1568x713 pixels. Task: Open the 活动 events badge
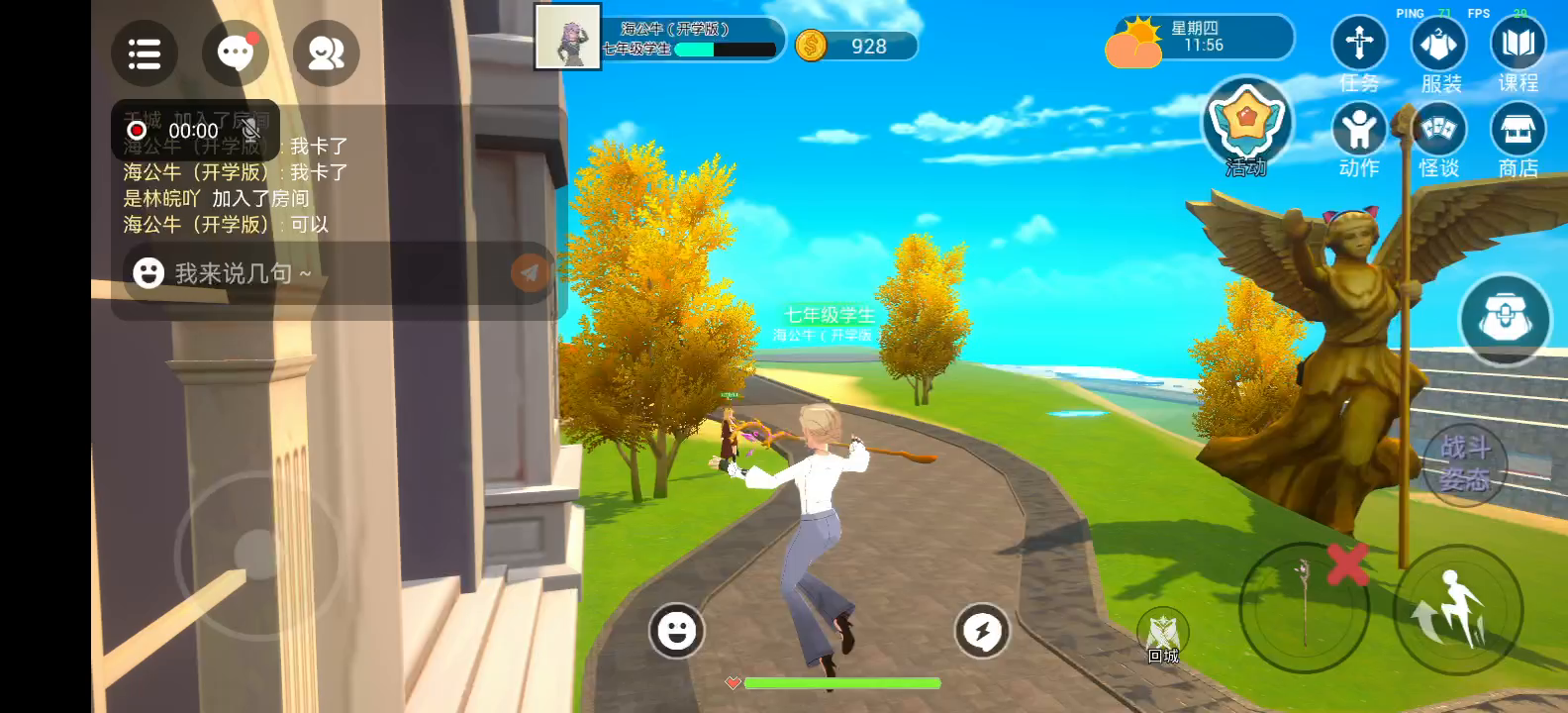1246,125
